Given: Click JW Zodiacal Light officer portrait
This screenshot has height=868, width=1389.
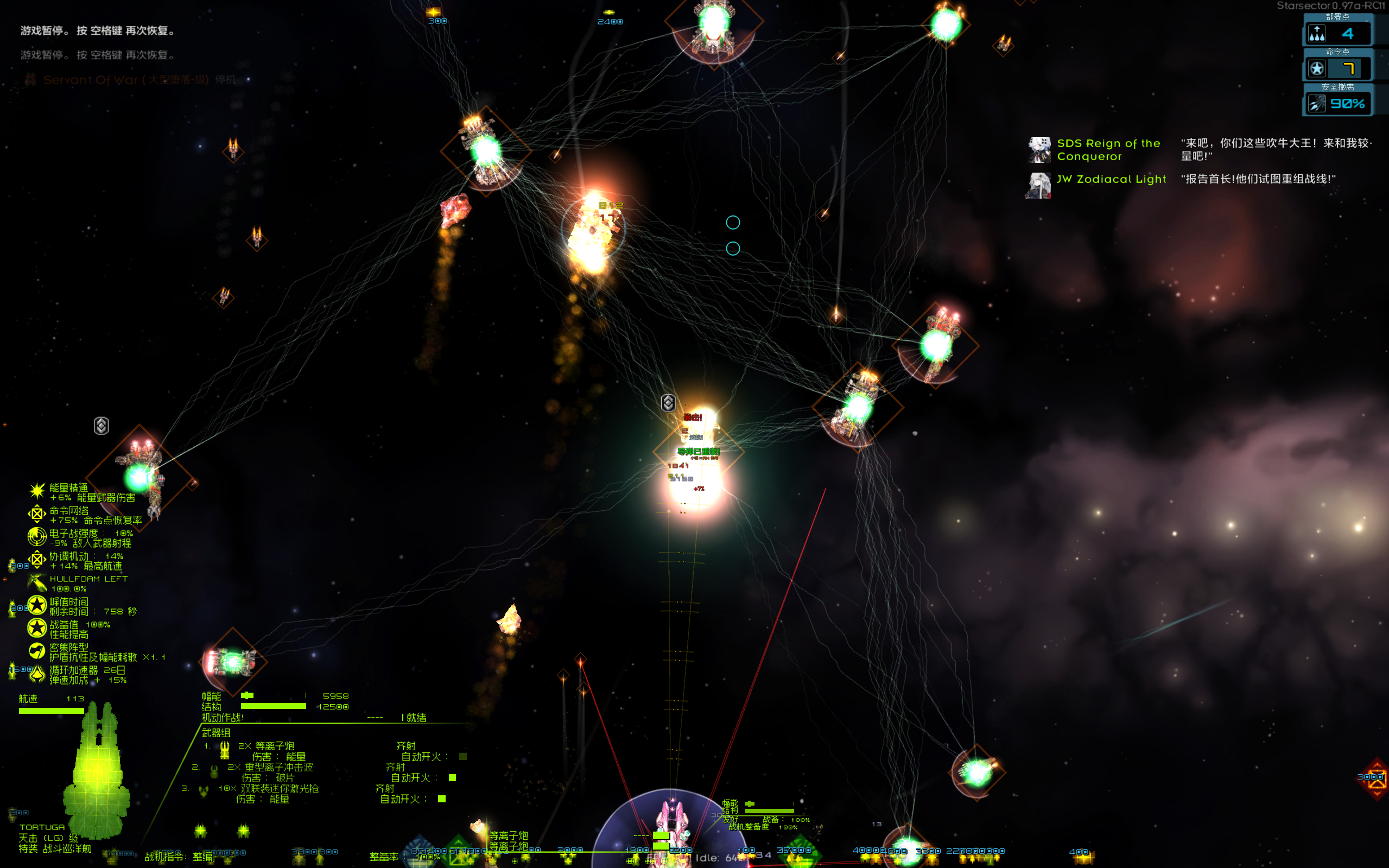Looking at the screenshot, I should coord(1039,186).
